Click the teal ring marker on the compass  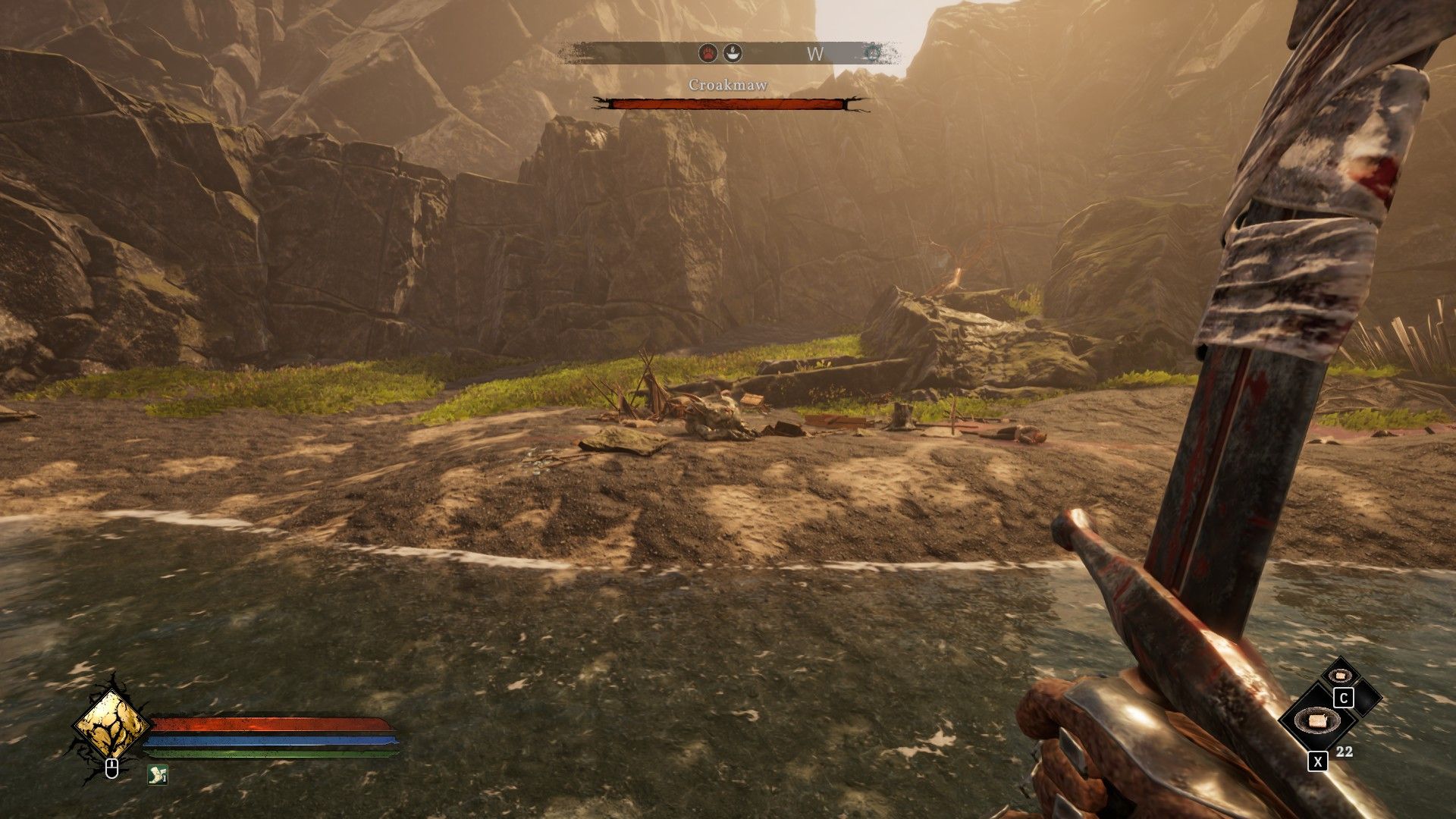(873, 53)
